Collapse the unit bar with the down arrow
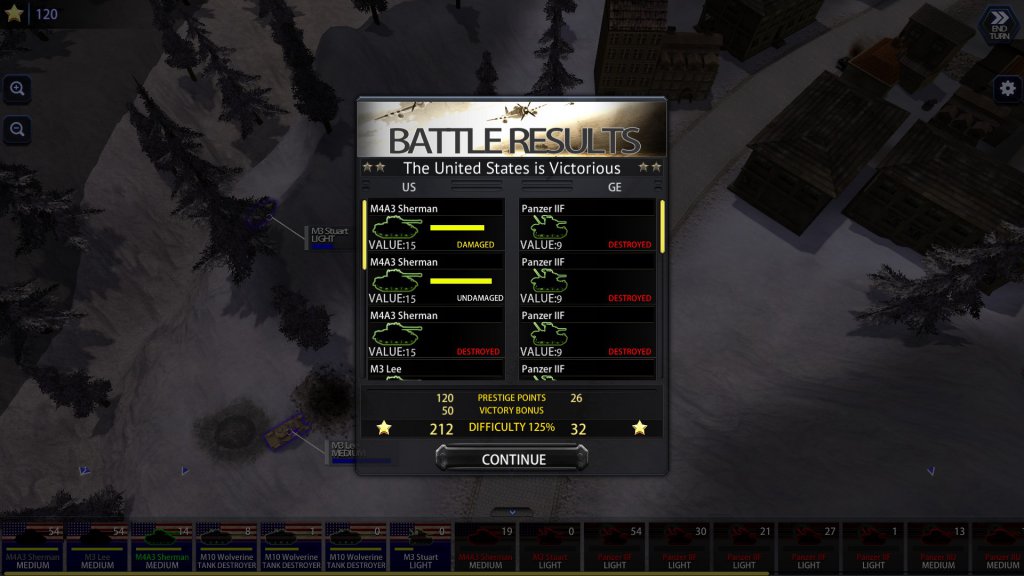 point(512,512)
